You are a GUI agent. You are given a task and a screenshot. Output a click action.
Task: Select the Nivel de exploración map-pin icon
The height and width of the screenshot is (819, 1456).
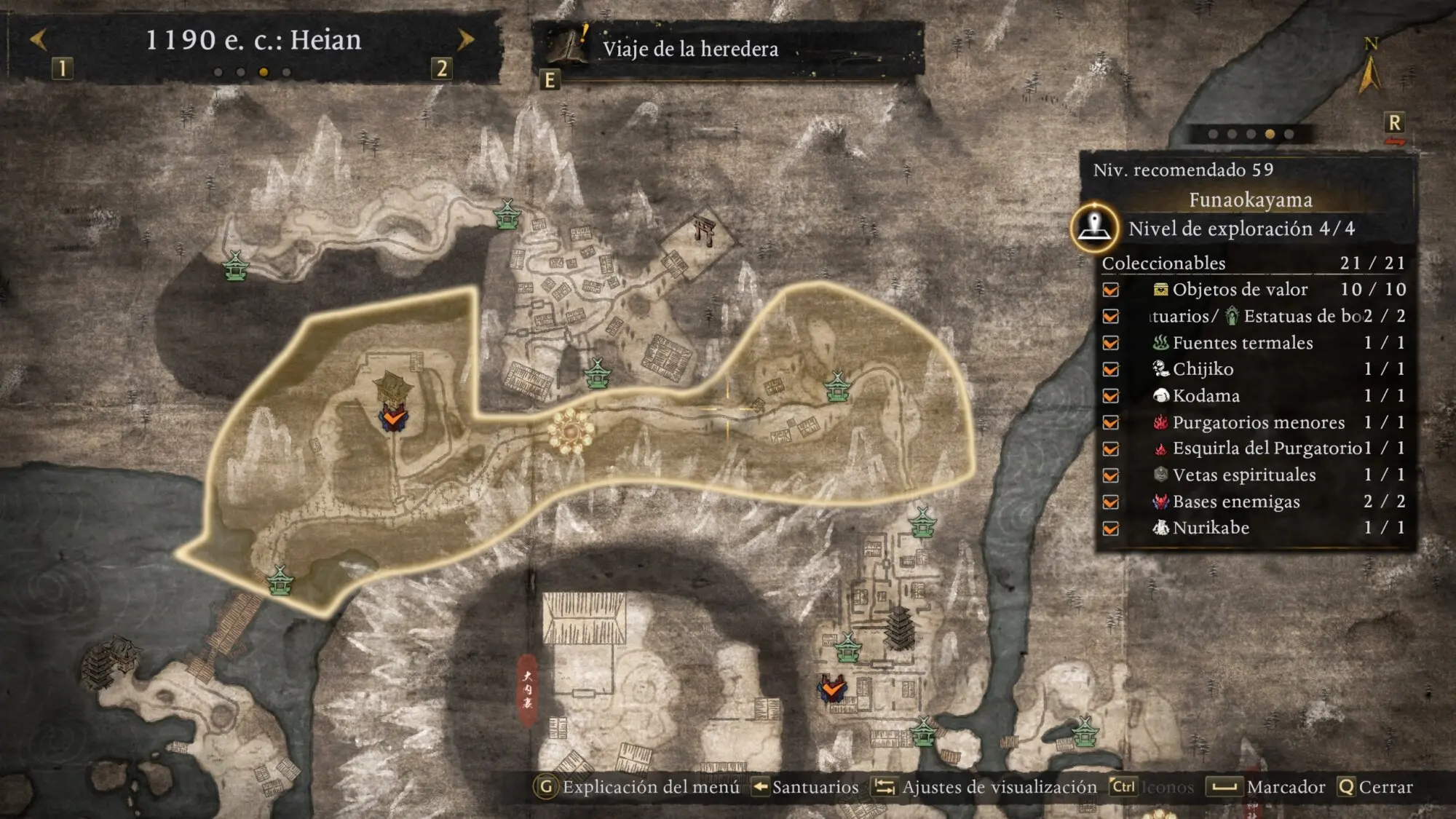[1094, 227]
